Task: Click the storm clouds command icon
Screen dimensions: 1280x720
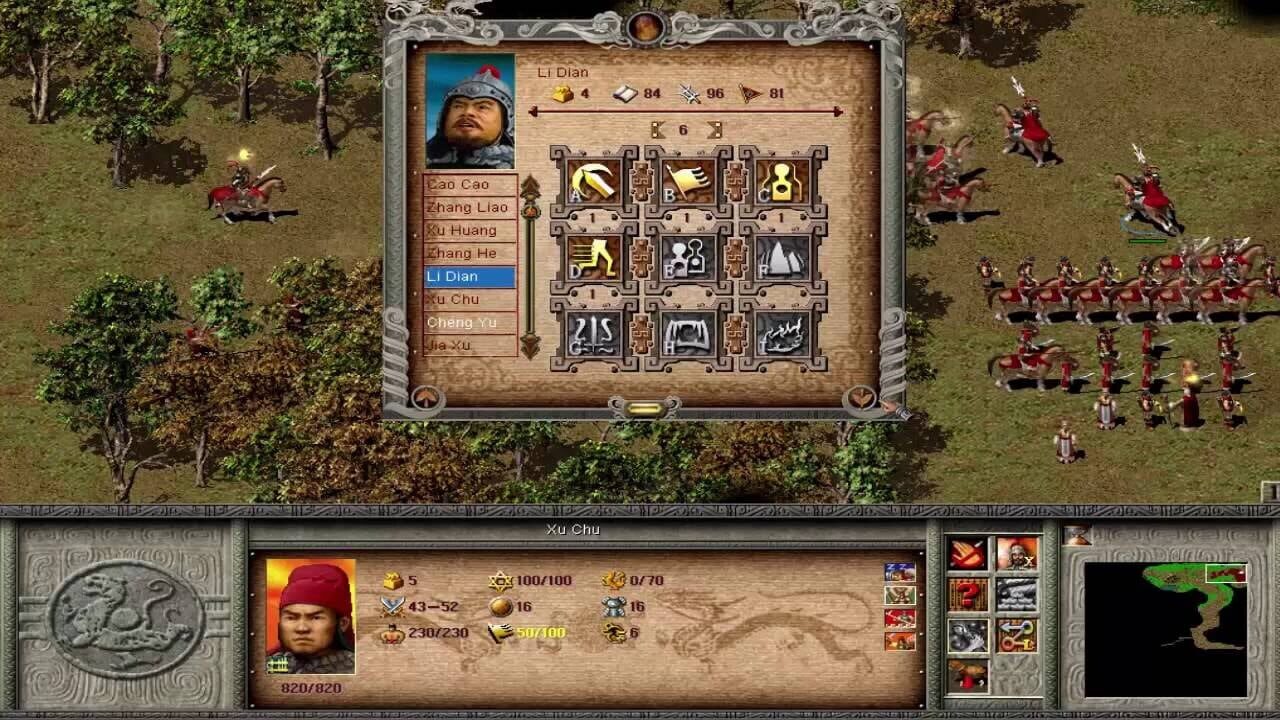Action: pyautogui.click(x=1015, y=593)
